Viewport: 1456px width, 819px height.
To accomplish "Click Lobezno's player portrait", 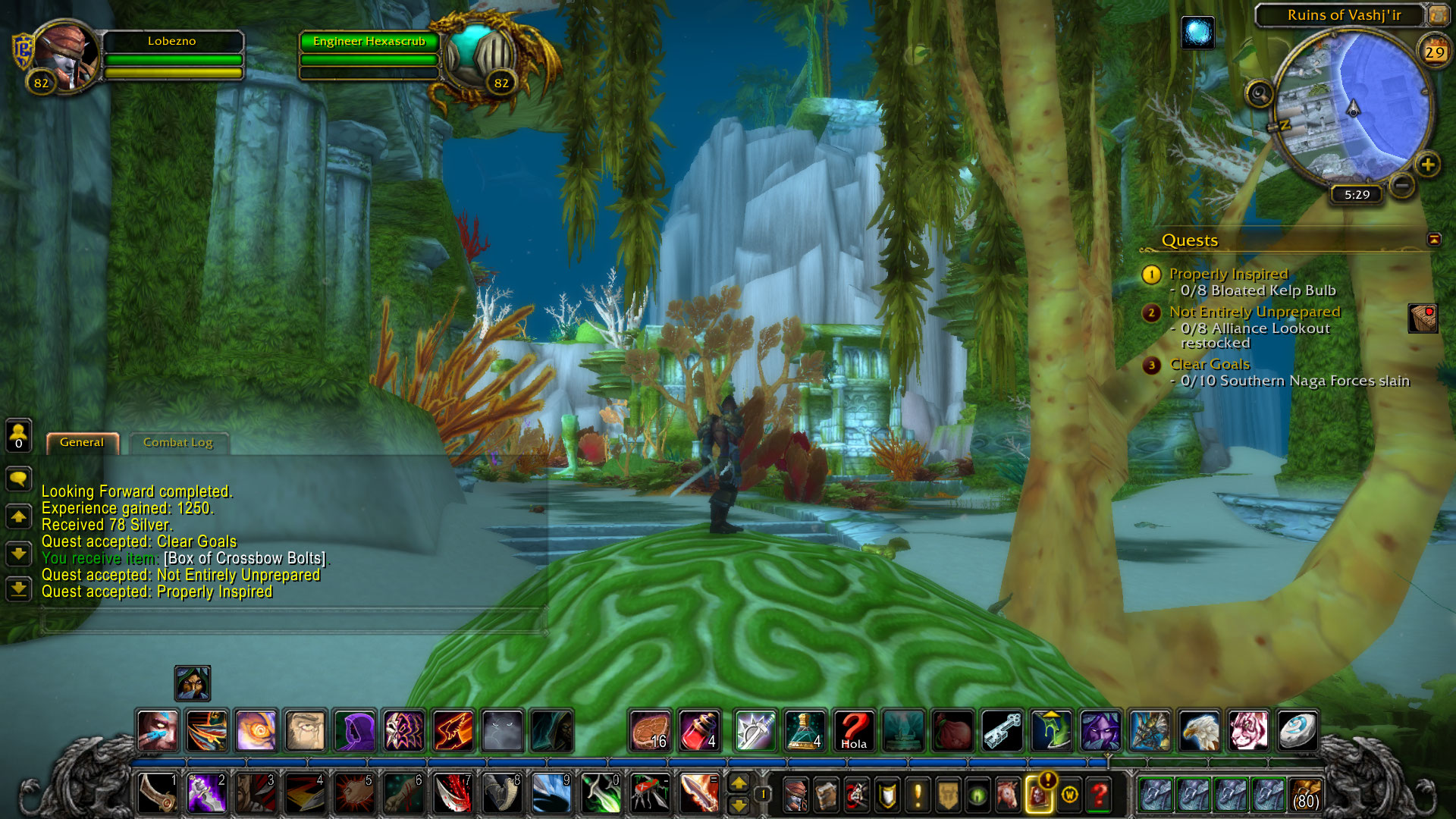I will [67, 56].
